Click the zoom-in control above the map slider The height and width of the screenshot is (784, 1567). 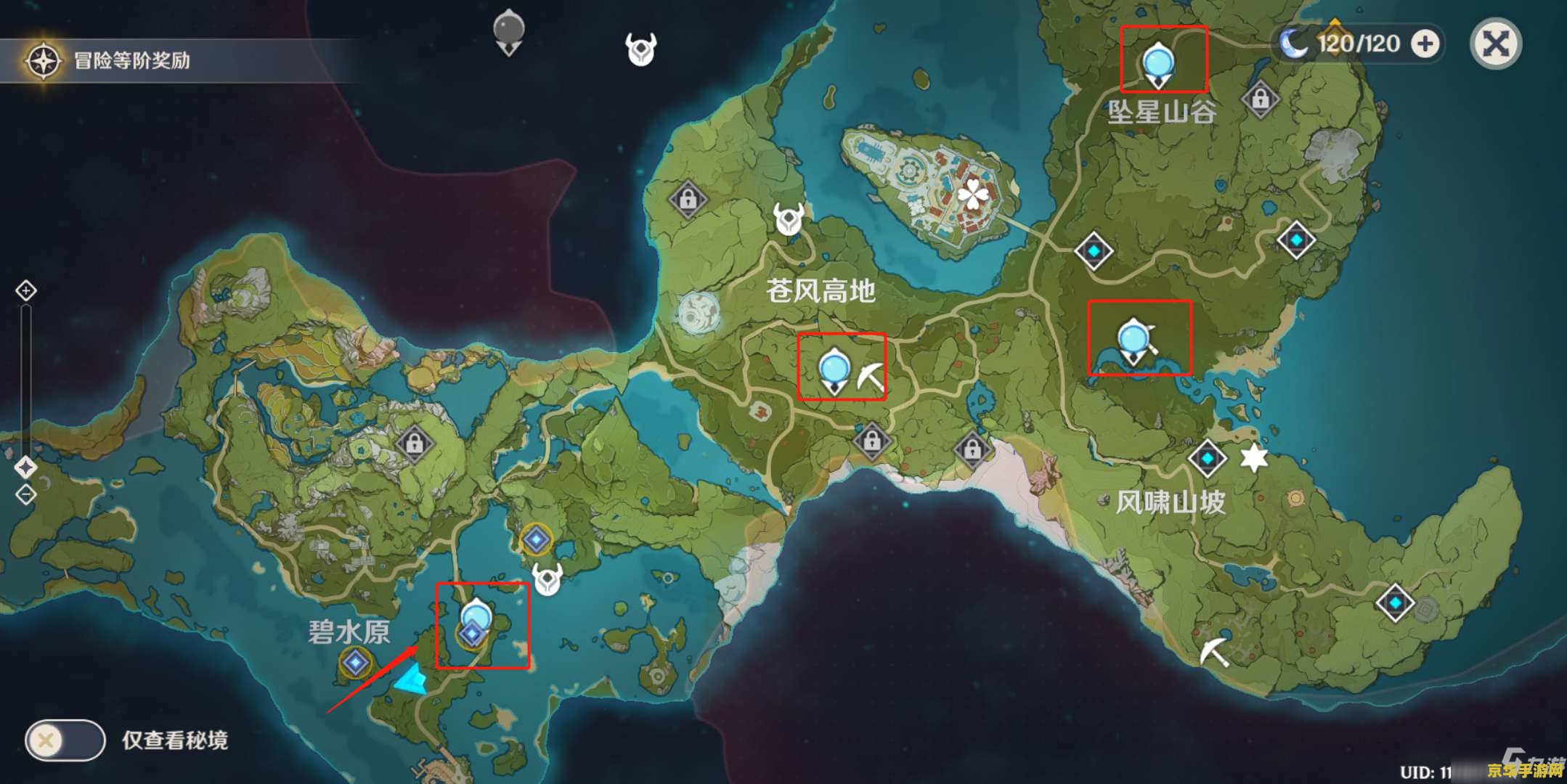click(26, 290)
